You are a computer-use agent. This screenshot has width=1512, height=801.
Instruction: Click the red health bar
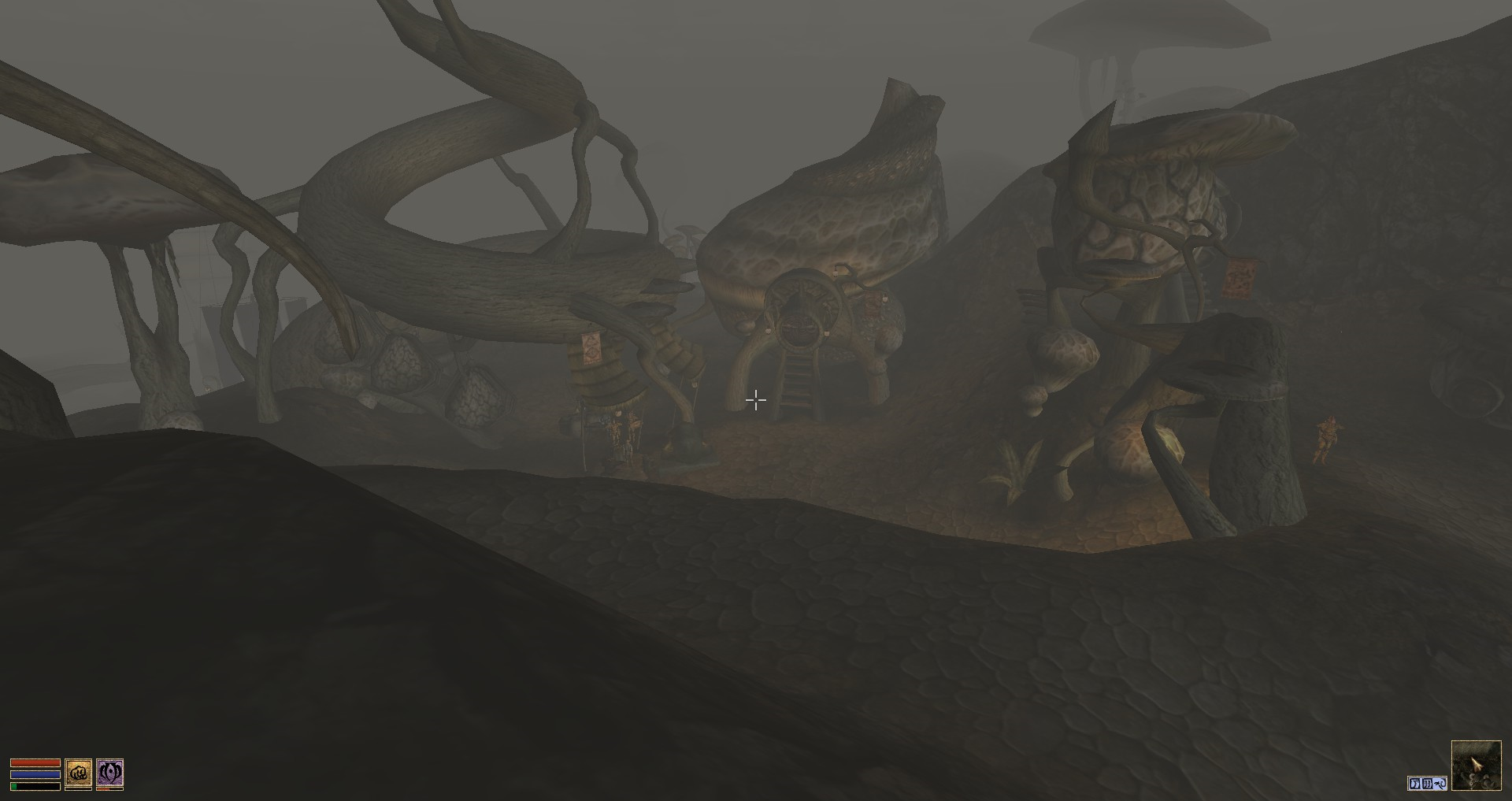[35, 762]
